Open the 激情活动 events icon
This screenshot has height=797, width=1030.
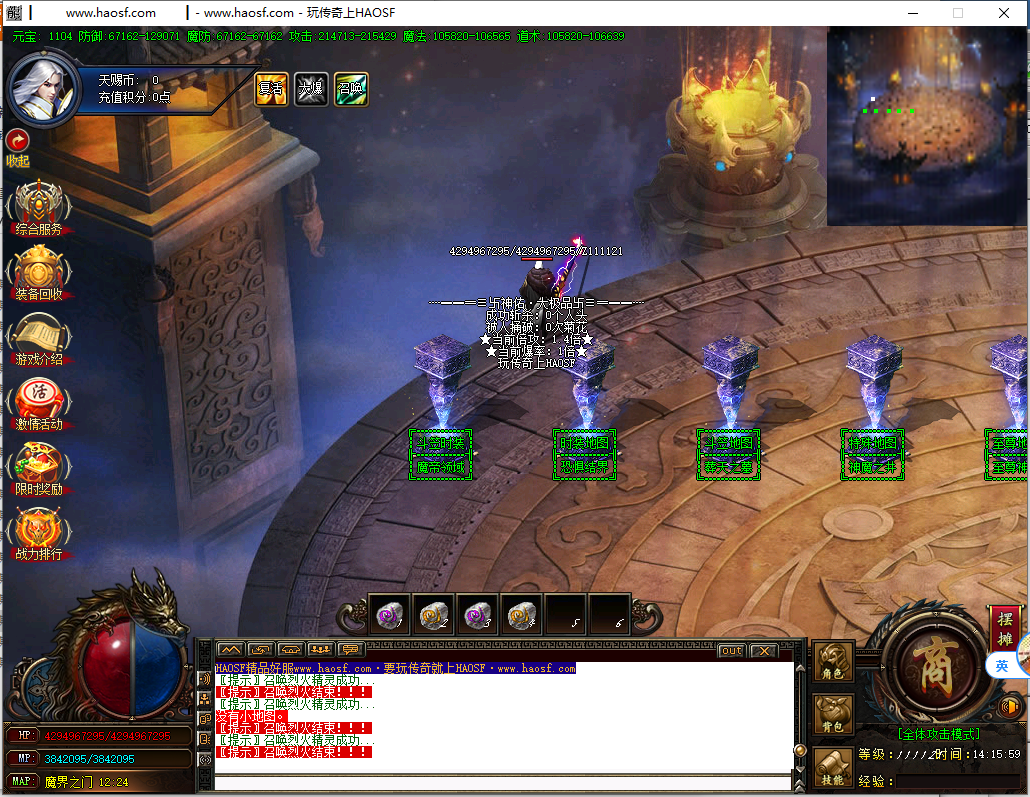coord(38,402)
